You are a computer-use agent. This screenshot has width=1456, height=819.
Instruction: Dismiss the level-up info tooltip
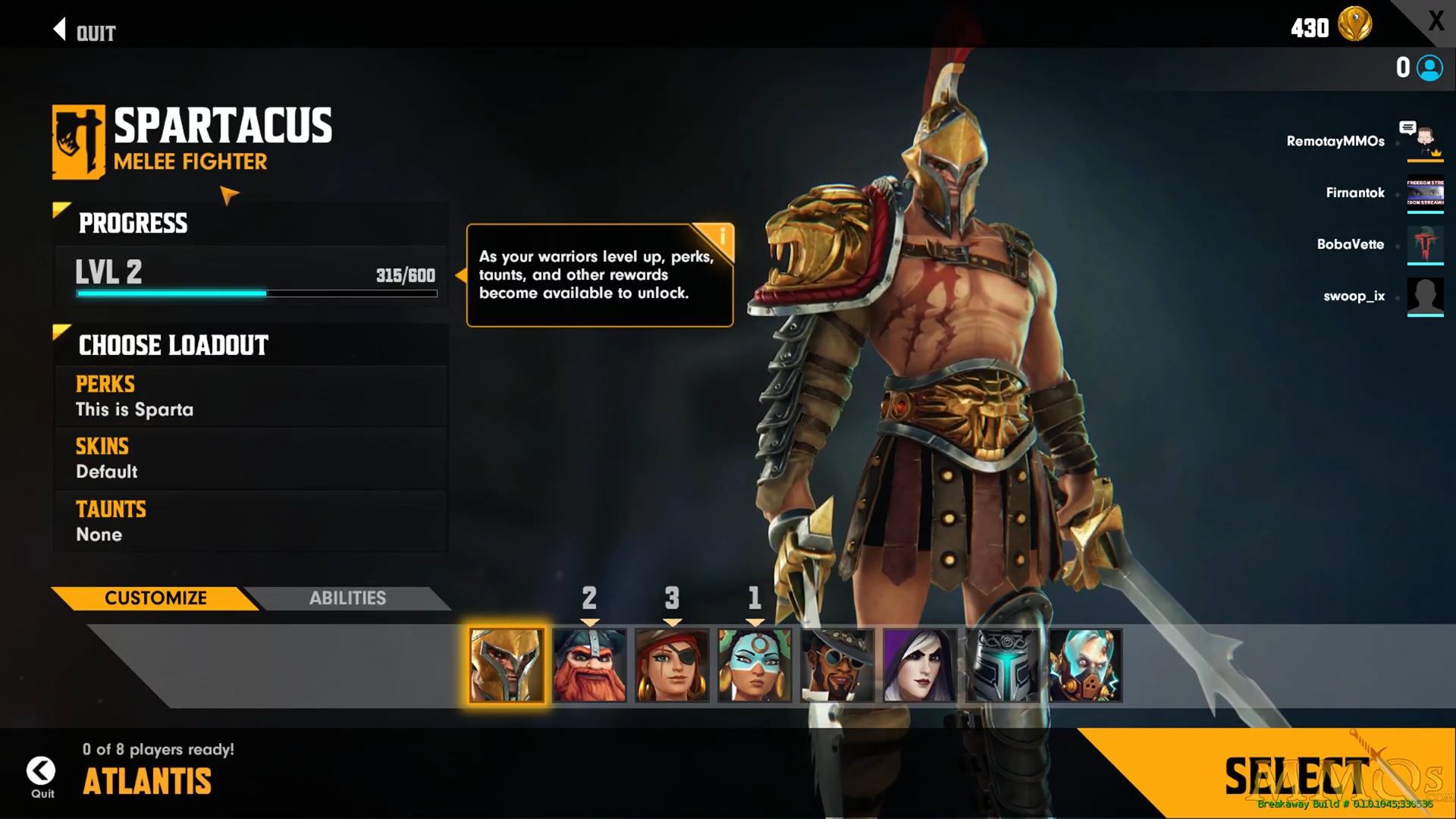(721, 236)
